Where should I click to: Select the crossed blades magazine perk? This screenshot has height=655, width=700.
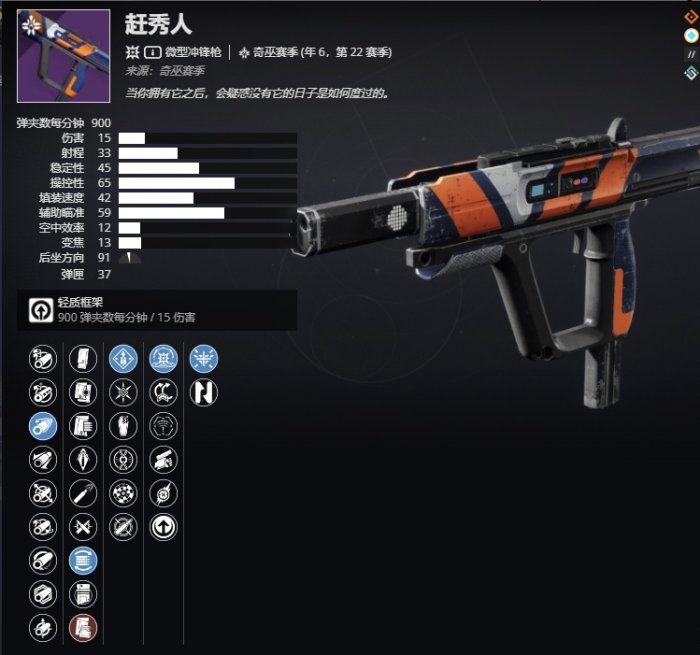pos(83,527)
